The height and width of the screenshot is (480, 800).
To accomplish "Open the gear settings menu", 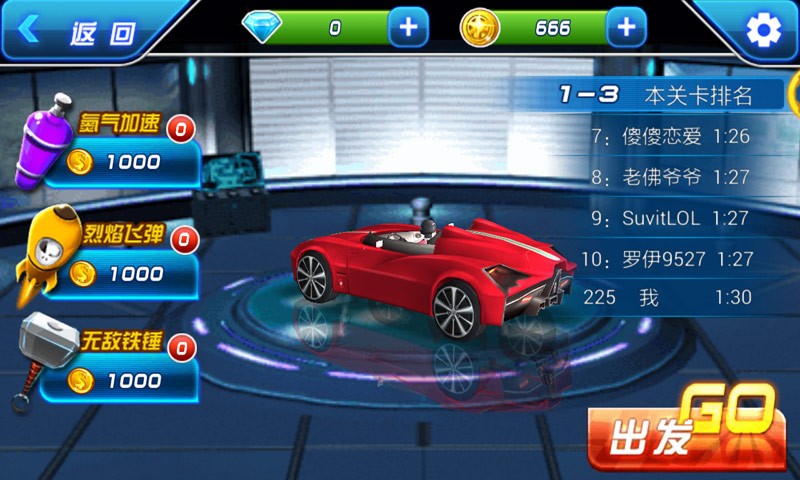I will (764, 30).
